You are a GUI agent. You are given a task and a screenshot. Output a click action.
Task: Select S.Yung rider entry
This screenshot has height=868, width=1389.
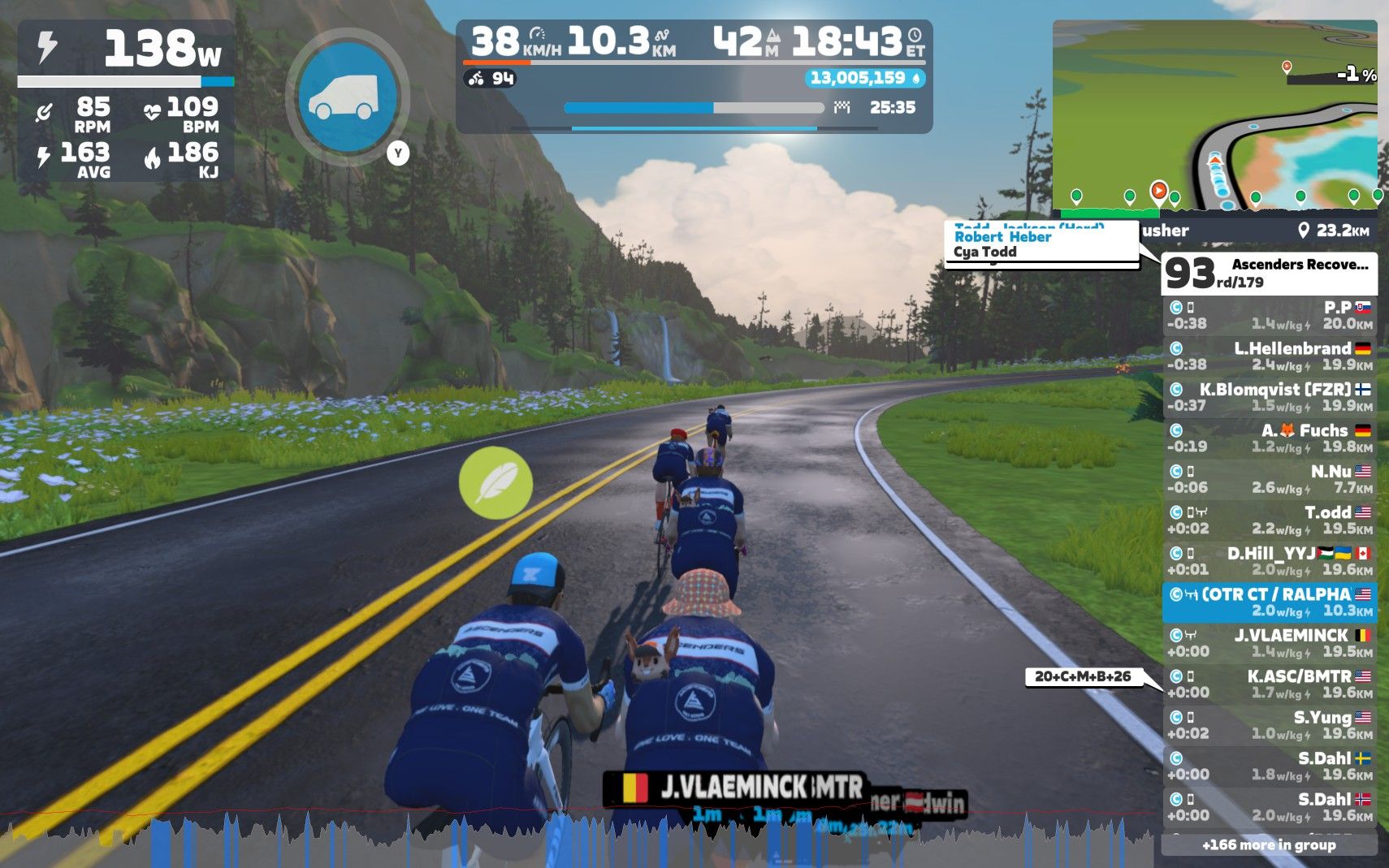(1269, 725)
